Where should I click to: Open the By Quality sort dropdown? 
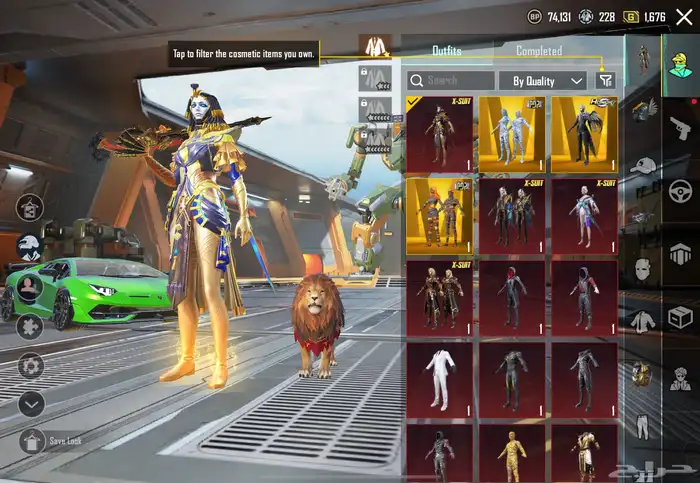(x=548, y=81)
